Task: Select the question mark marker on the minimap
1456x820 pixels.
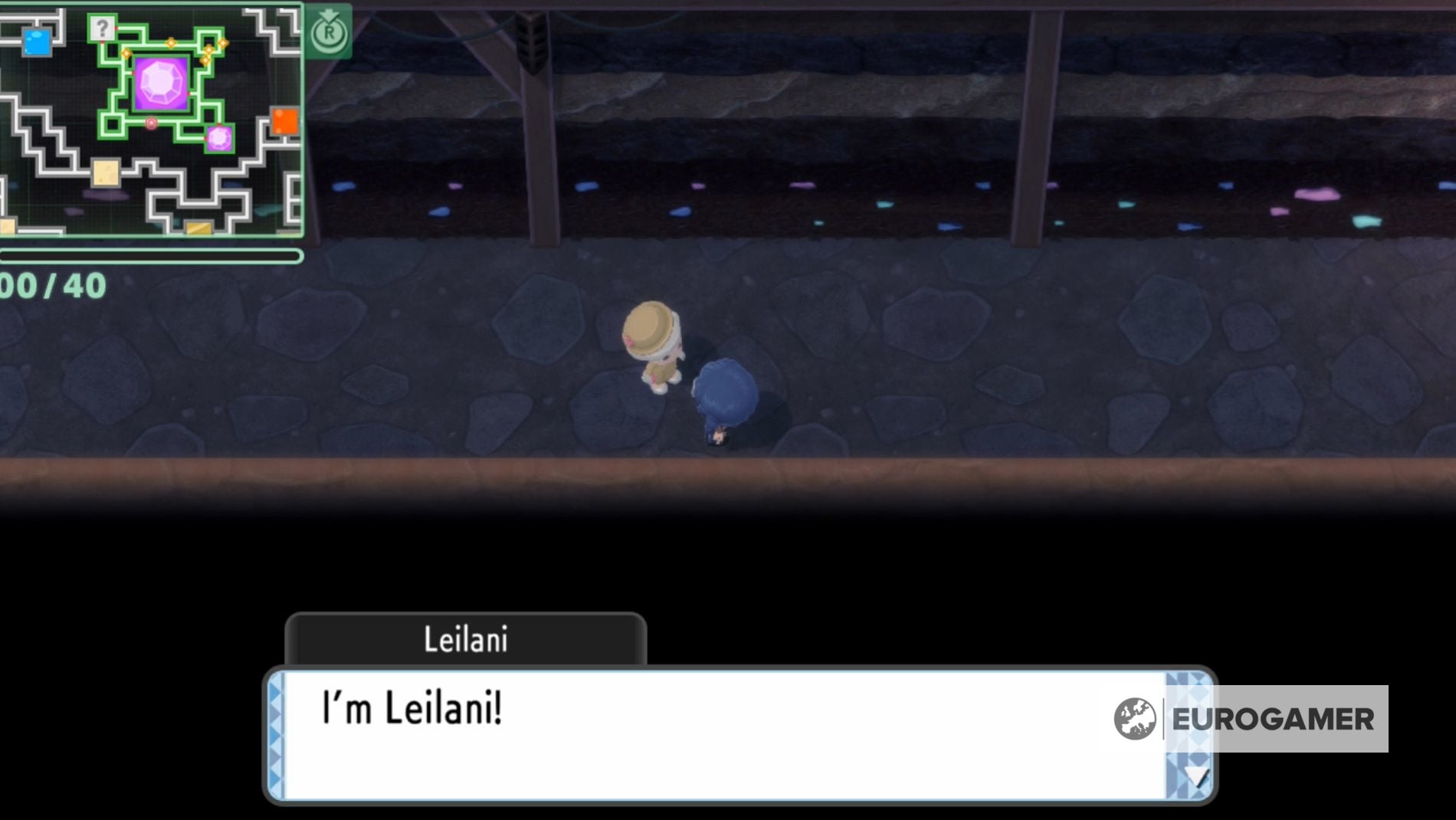Action: pos(102,29)
